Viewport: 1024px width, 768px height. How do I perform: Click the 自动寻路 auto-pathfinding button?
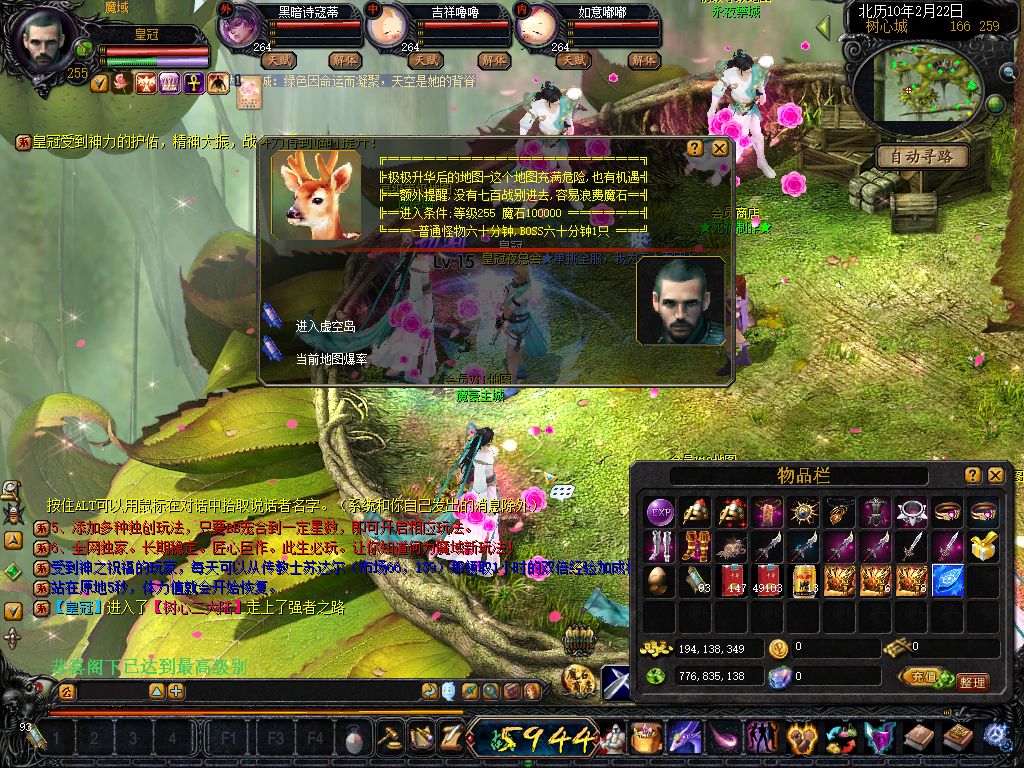[923, 156]
